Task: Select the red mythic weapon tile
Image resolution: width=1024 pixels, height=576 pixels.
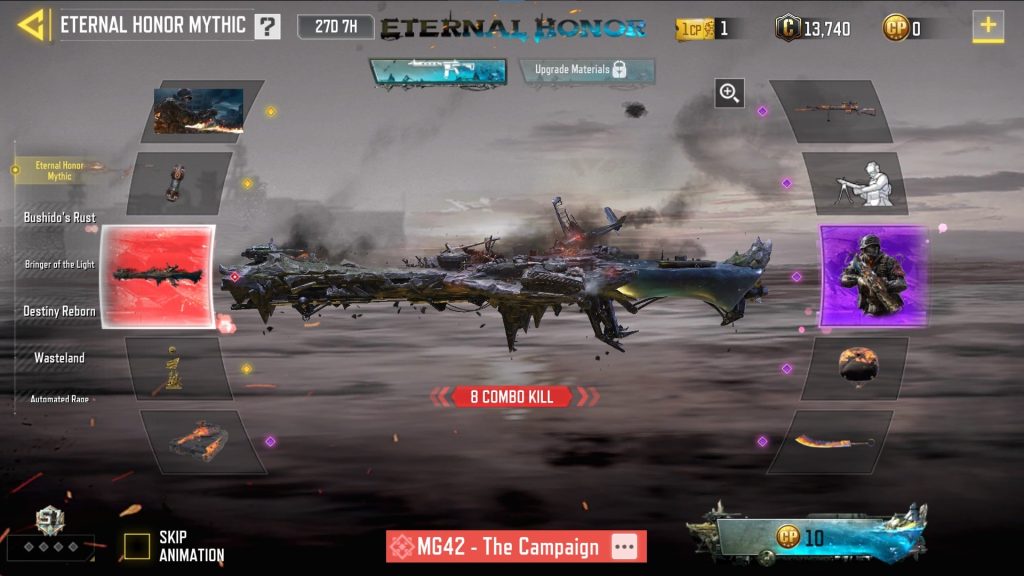Action: pos(158,275)
